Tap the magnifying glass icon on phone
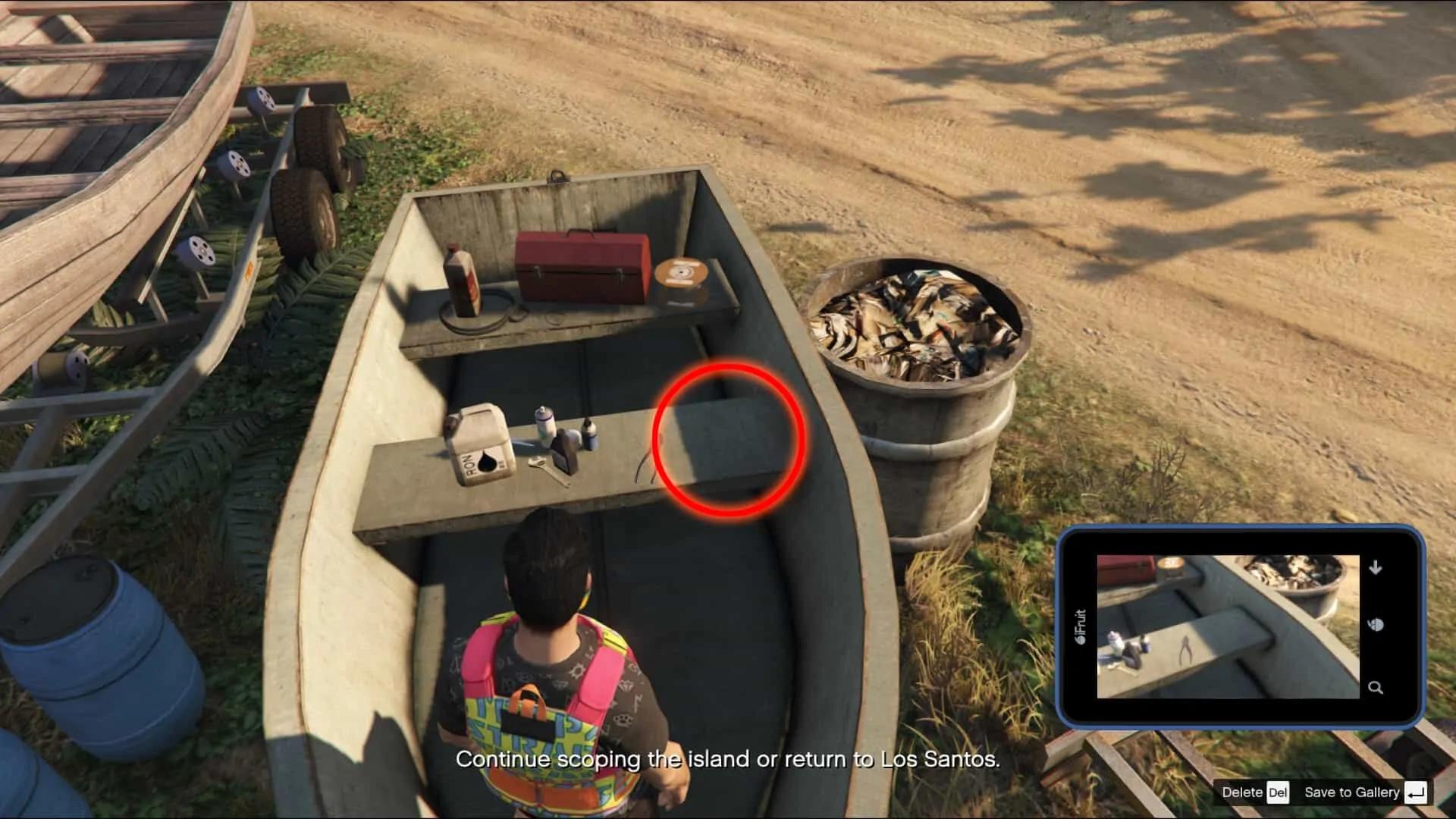1456x819 pixels. (1376, 688)
